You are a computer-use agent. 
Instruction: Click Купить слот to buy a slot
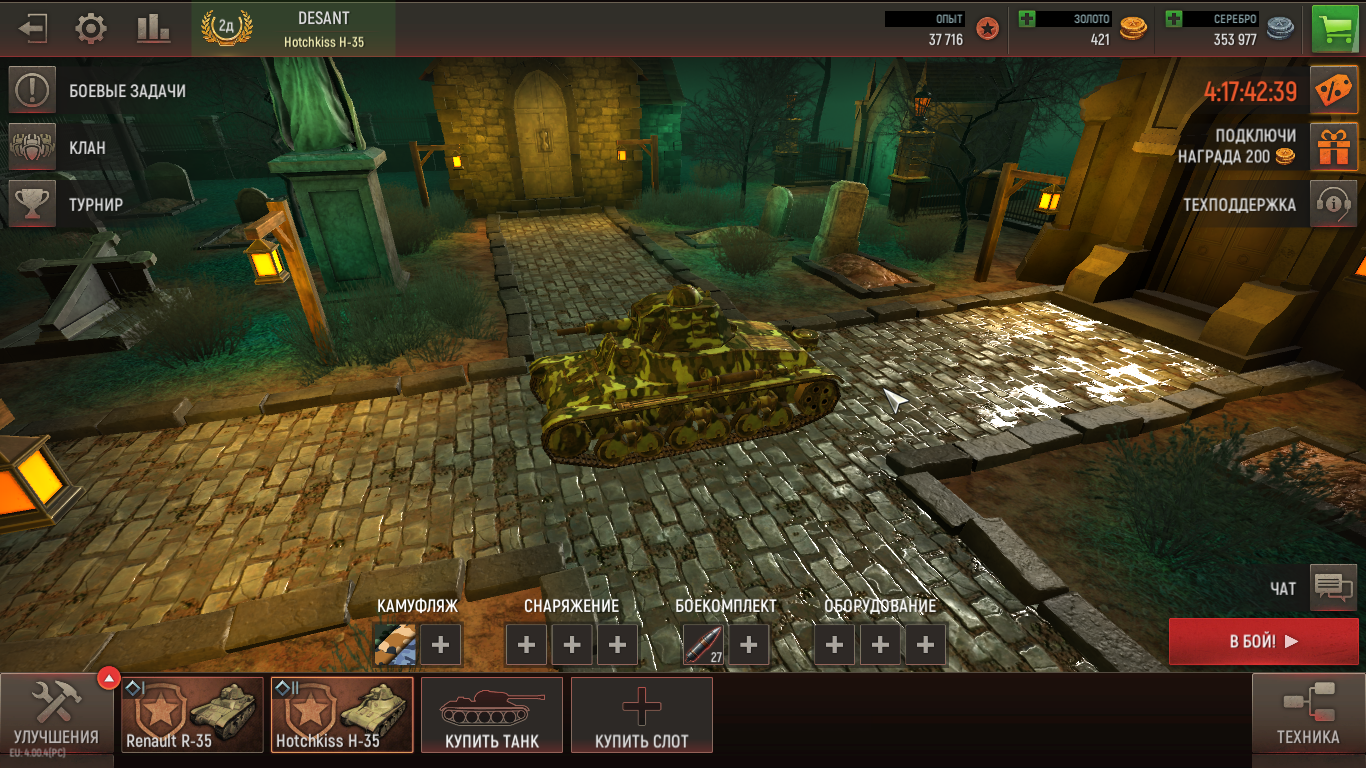tap(641, 714)
